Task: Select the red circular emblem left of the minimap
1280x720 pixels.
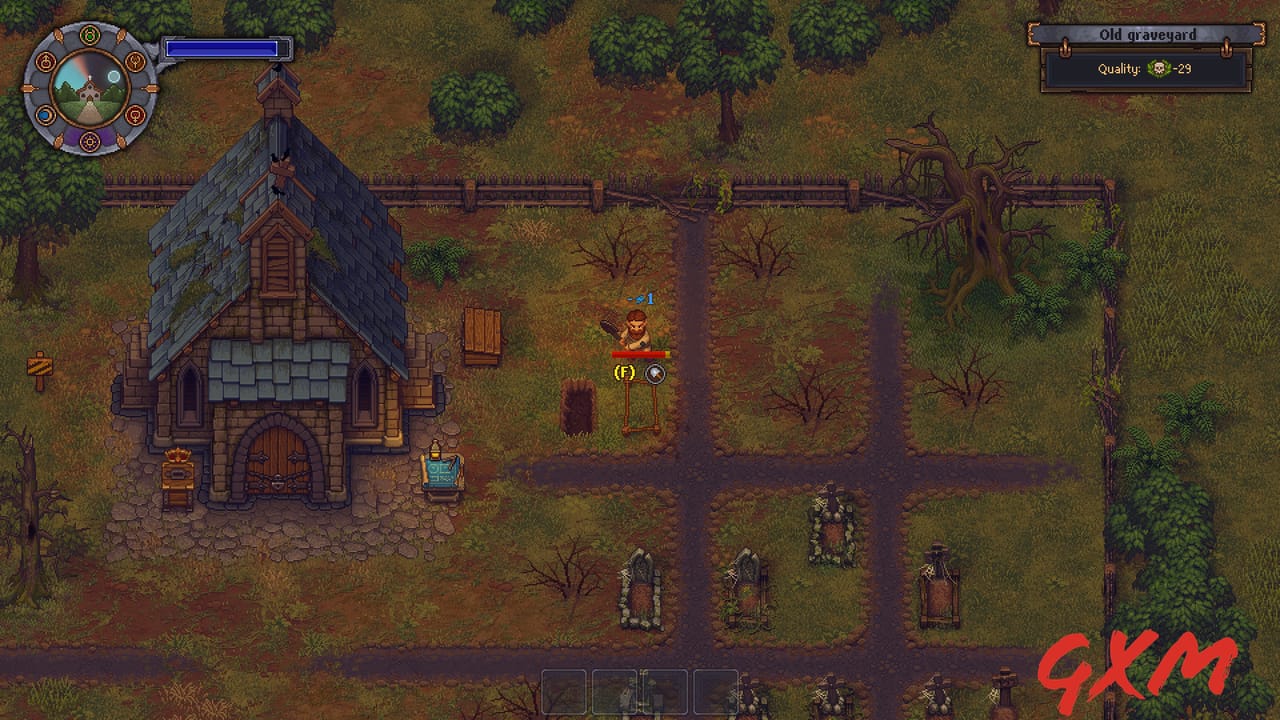Action: pos(46,61)
